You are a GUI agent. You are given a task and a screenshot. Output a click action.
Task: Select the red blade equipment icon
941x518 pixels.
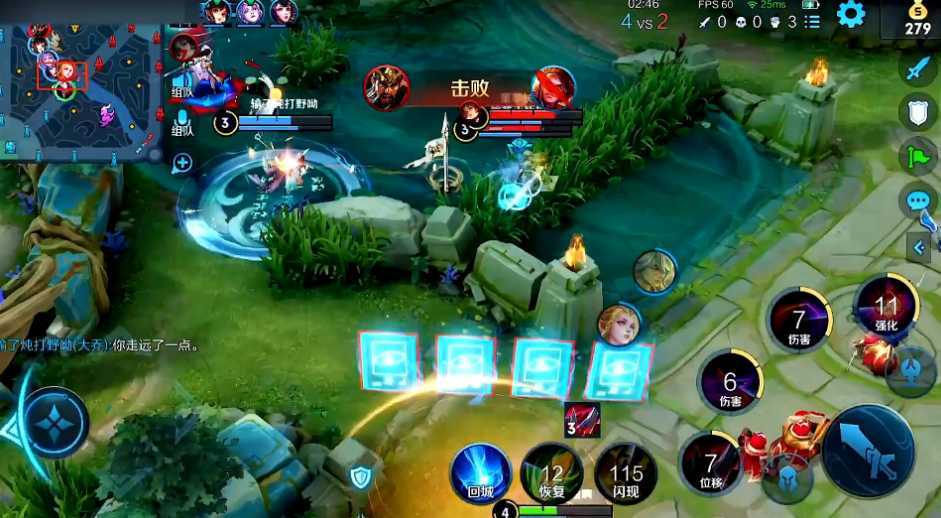pos(582,420)
